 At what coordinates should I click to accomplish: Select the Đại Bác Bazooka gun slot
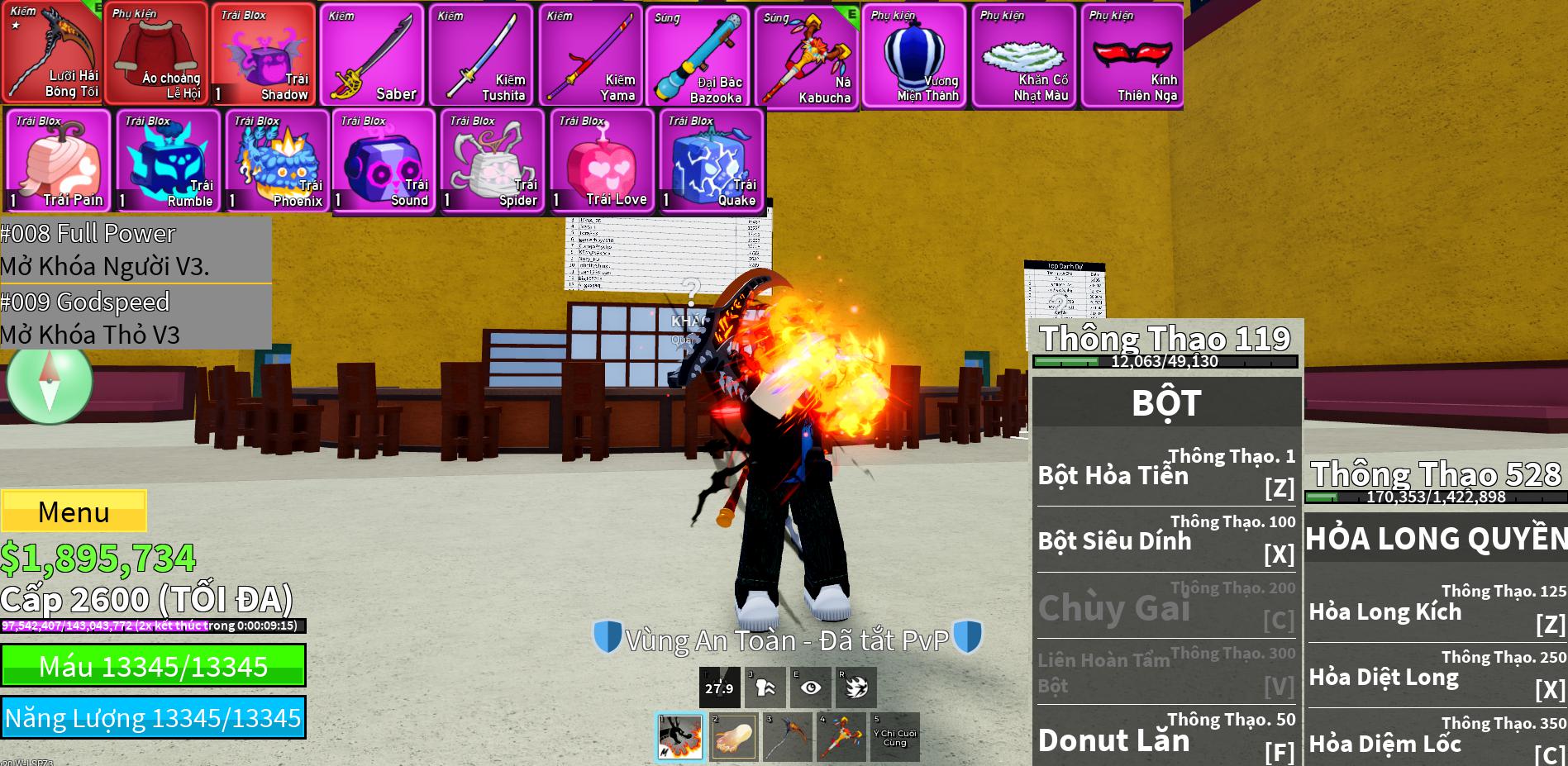tap(698, 56)
